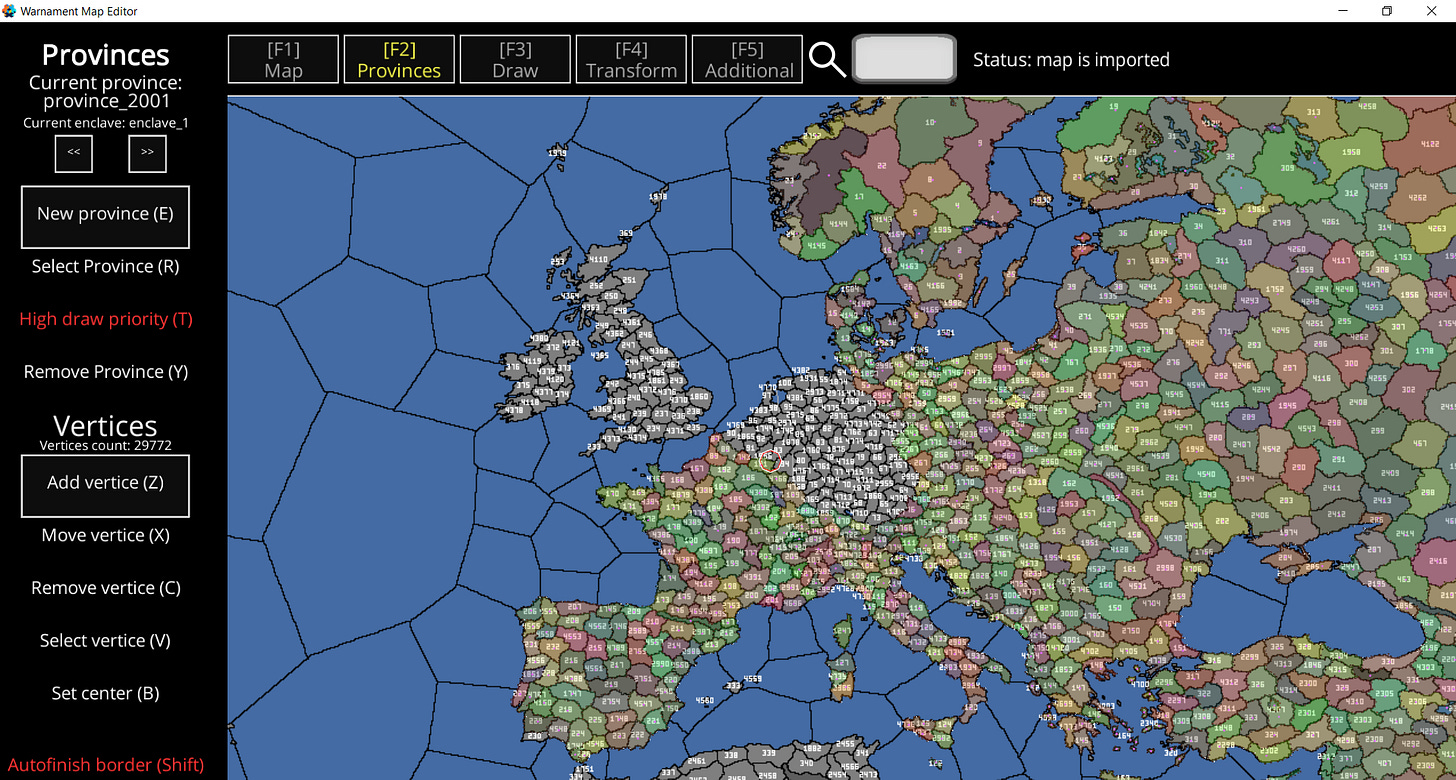1456x780 pixels.
Task: Click Select Province (R)
Action: coord(105,266)
